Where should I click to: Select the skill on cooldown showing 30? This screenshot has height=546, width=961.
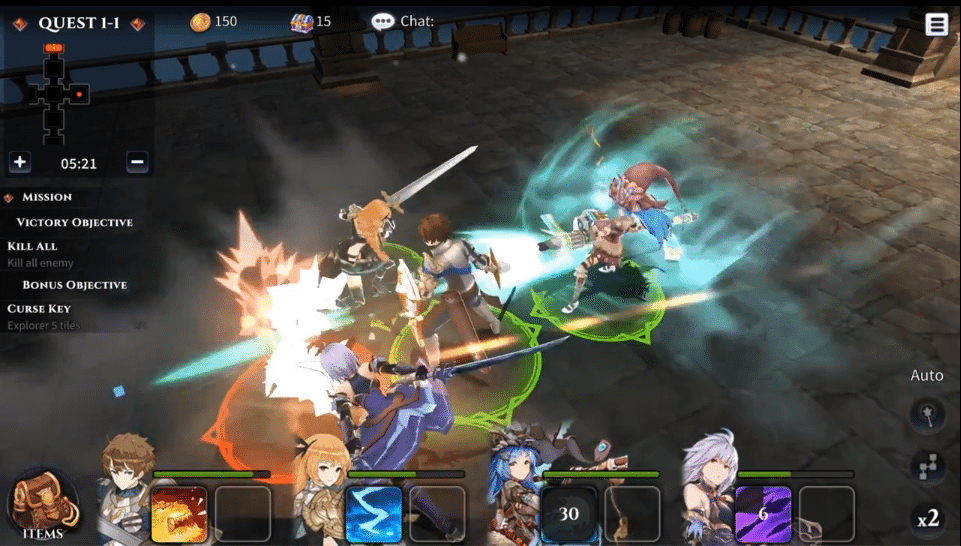pyautogui.click(x=569, y=514)
